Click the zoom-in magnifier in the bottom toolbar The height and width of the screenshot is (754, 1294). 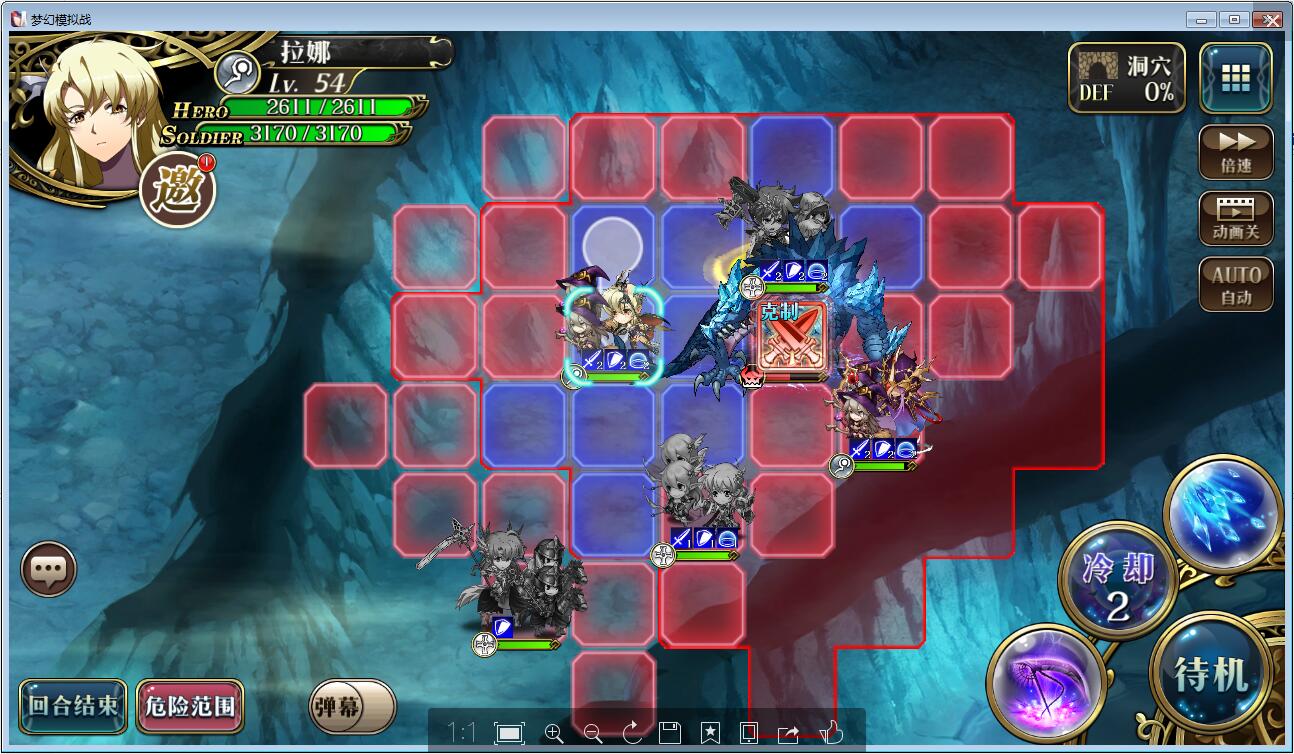click(x=554, y=733)
